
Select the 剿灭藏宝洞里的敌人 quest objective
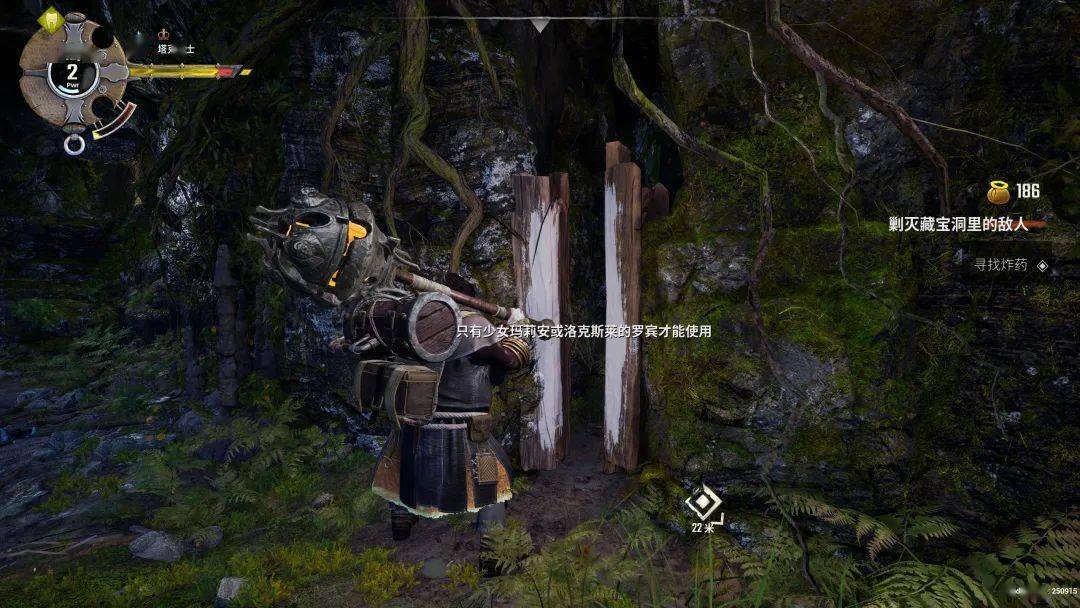coord(960,226)
